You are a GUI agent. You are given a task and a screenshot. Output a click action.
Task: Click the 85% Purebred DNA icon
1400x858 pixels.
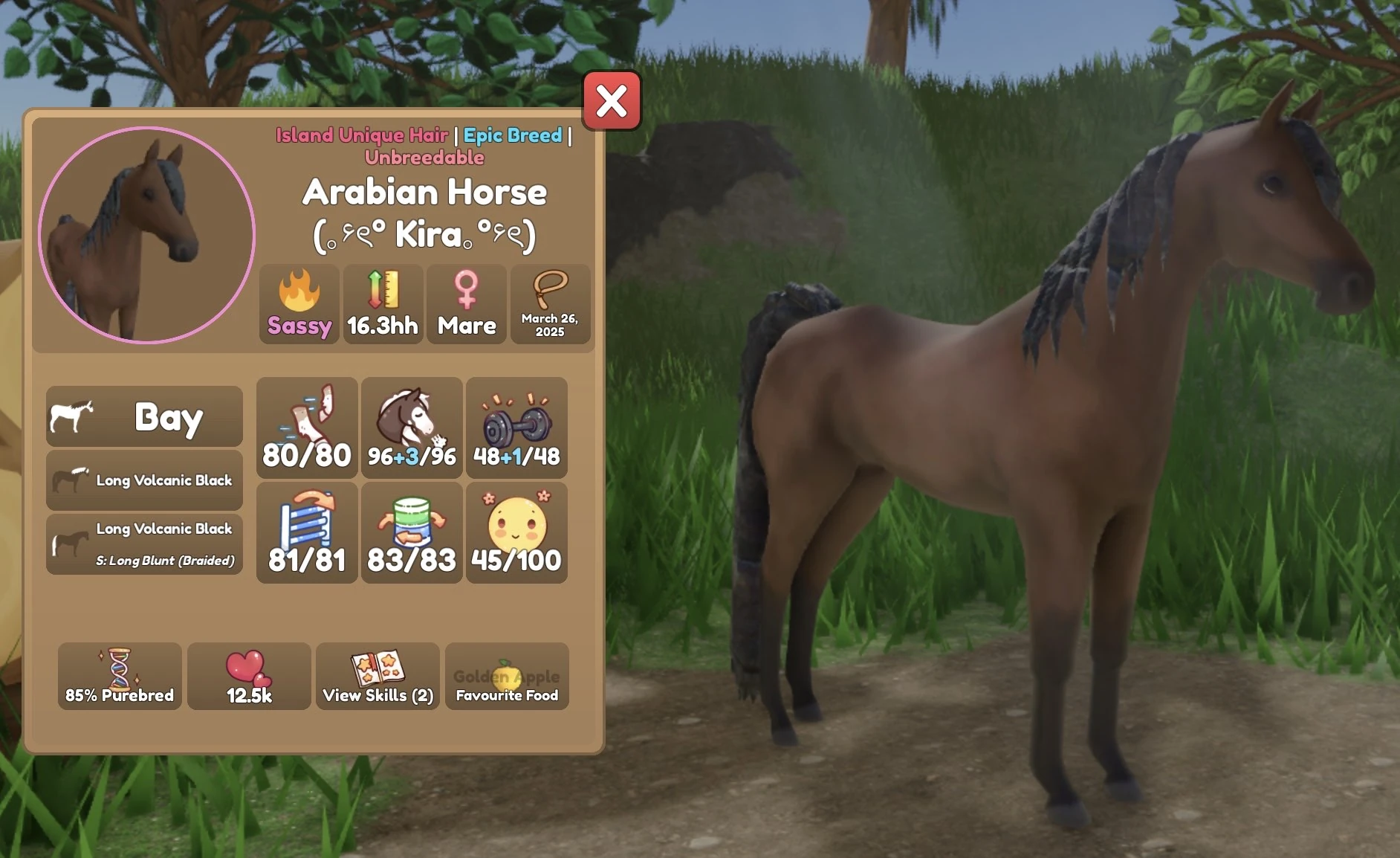click(x=120, y=677)
